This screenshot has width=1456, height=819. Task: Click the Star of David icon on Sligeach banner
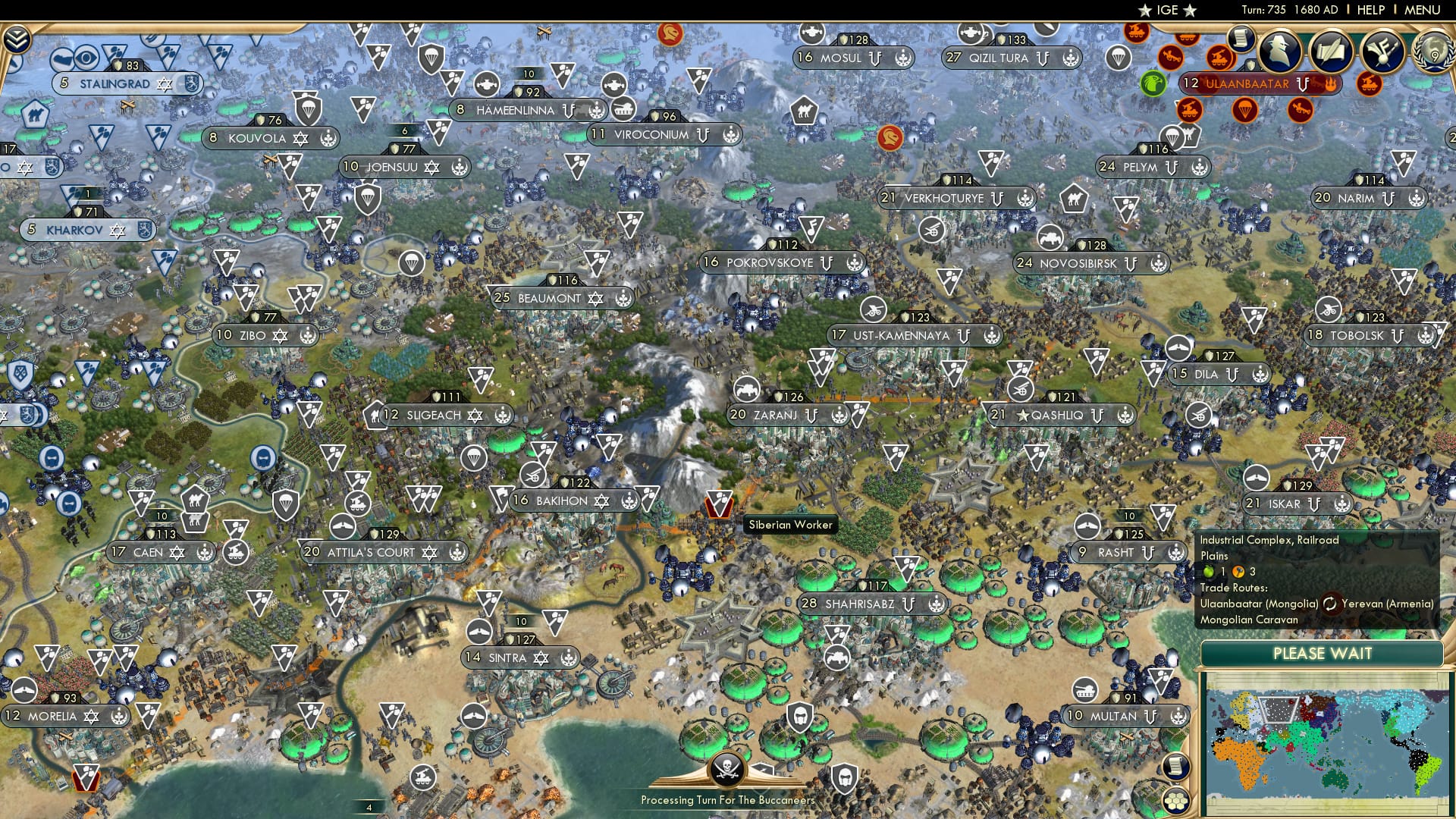coord(474,415)
